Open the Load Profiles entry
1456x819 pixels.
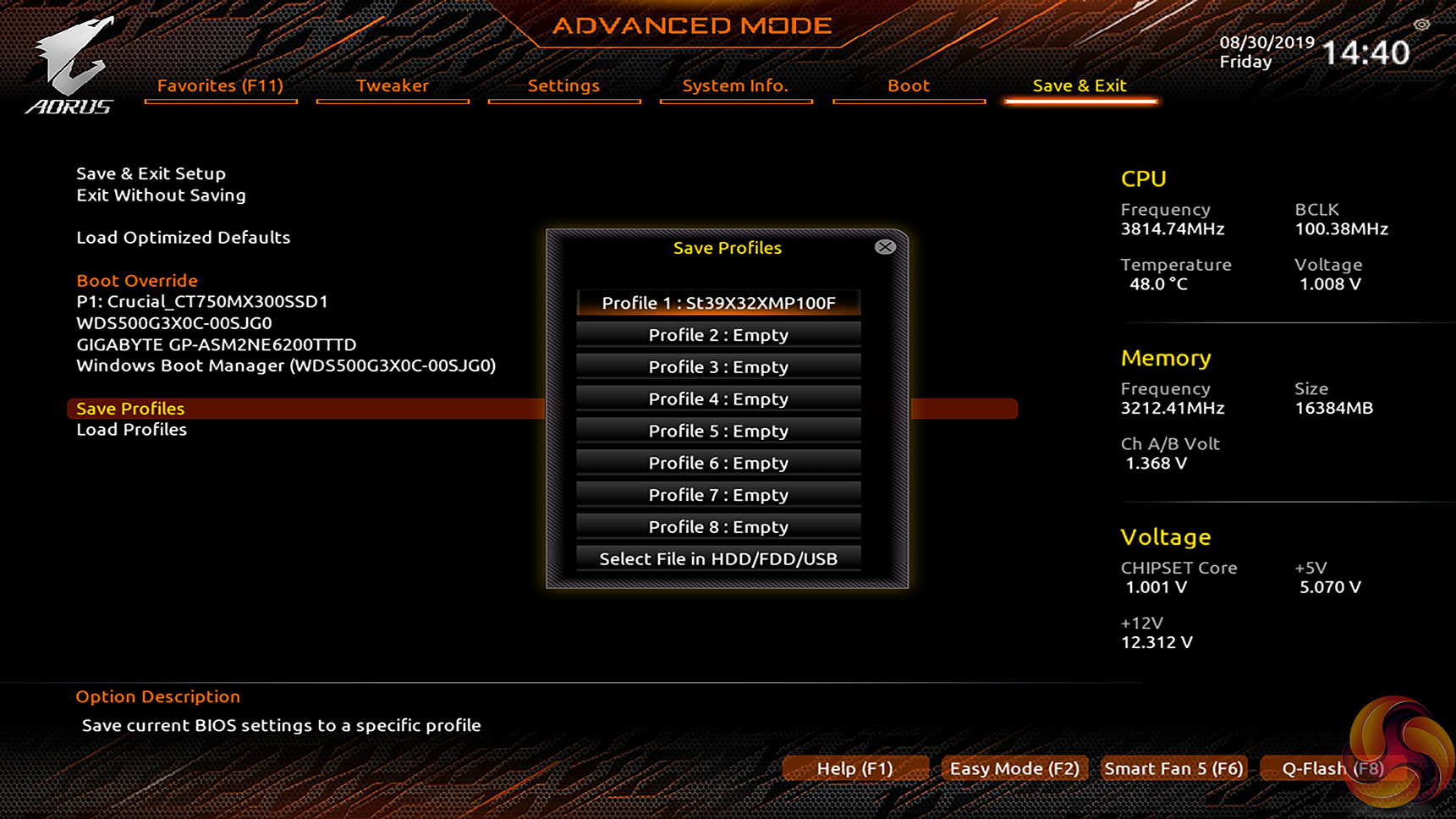(132, 430)
